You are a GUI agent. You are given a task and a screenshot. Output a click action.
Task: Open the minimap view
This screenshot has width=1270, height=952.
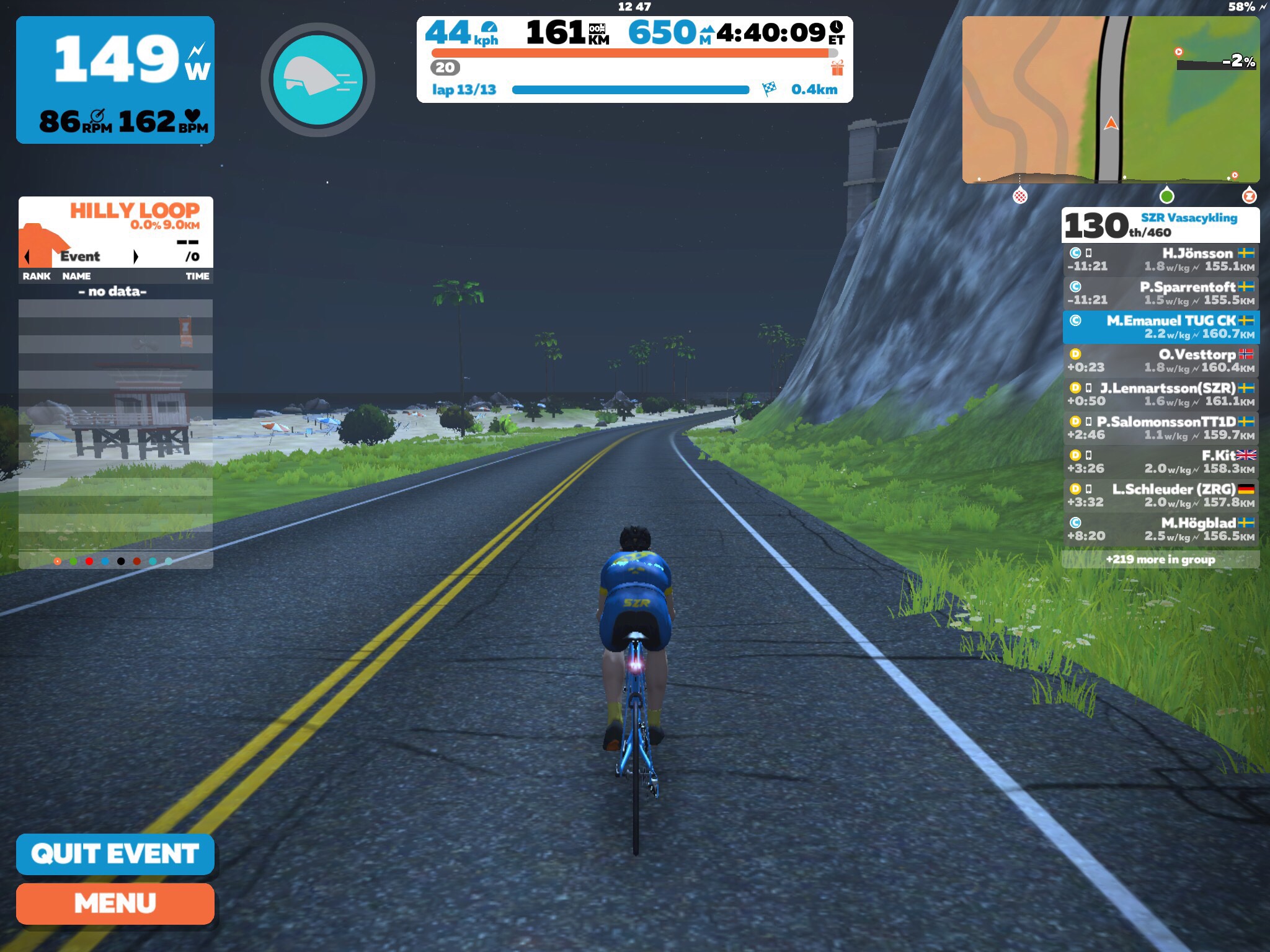pyautogui.click(x=1111, y=100)
